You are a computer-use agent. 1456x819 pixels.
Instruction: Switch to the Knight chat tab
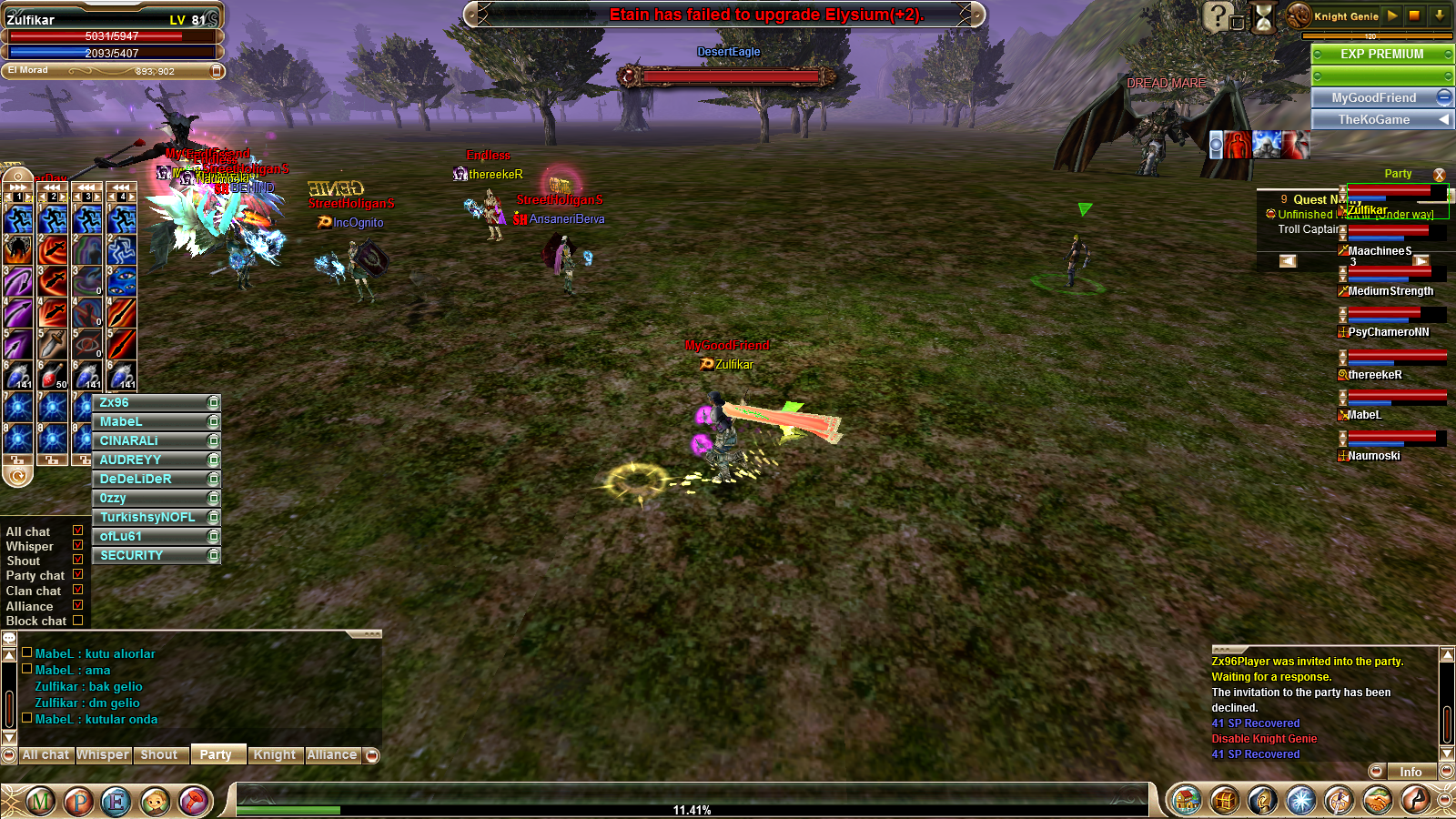coord(274,754)
